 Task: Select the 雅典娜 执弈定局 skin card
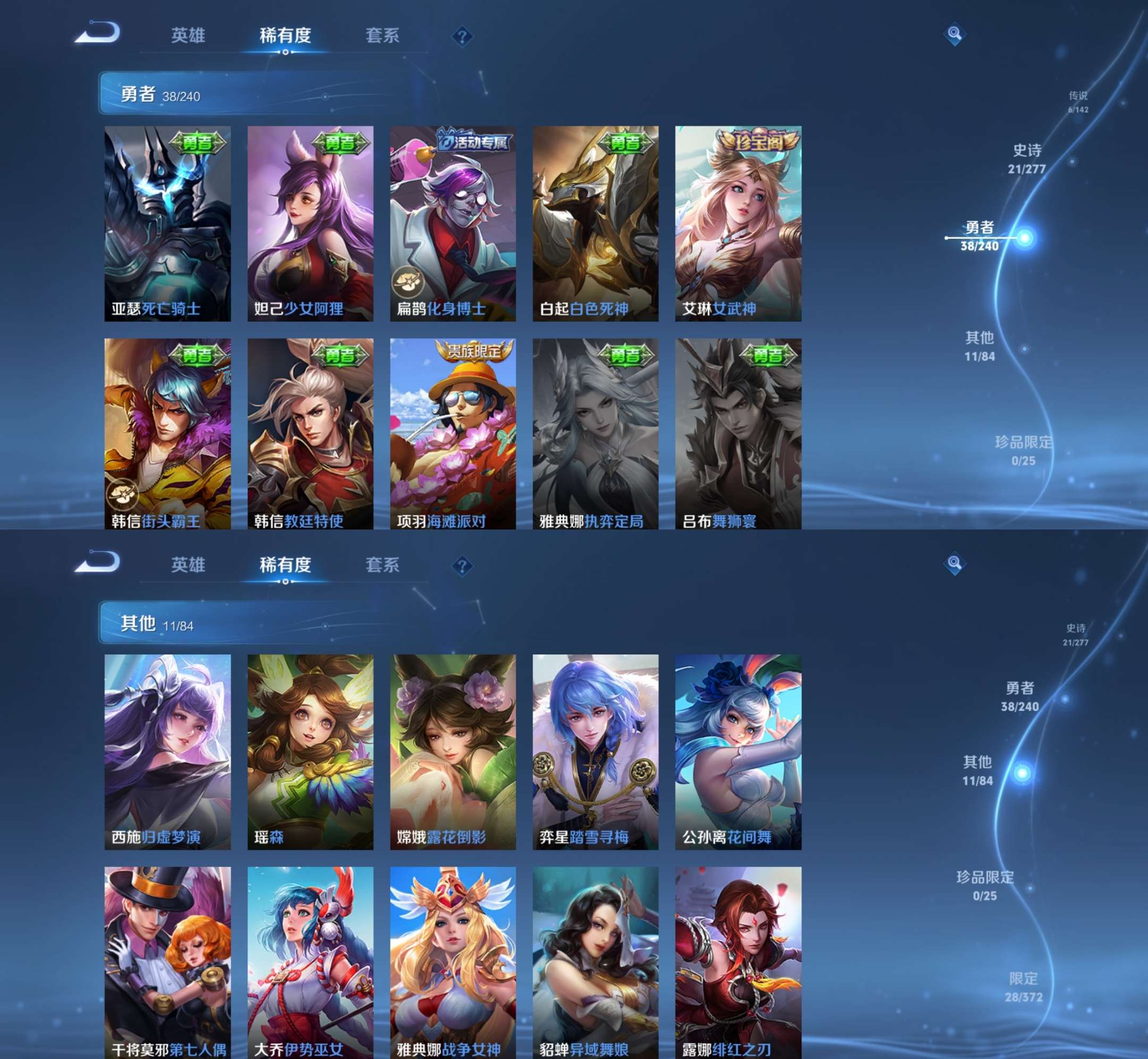coord(595,433)
